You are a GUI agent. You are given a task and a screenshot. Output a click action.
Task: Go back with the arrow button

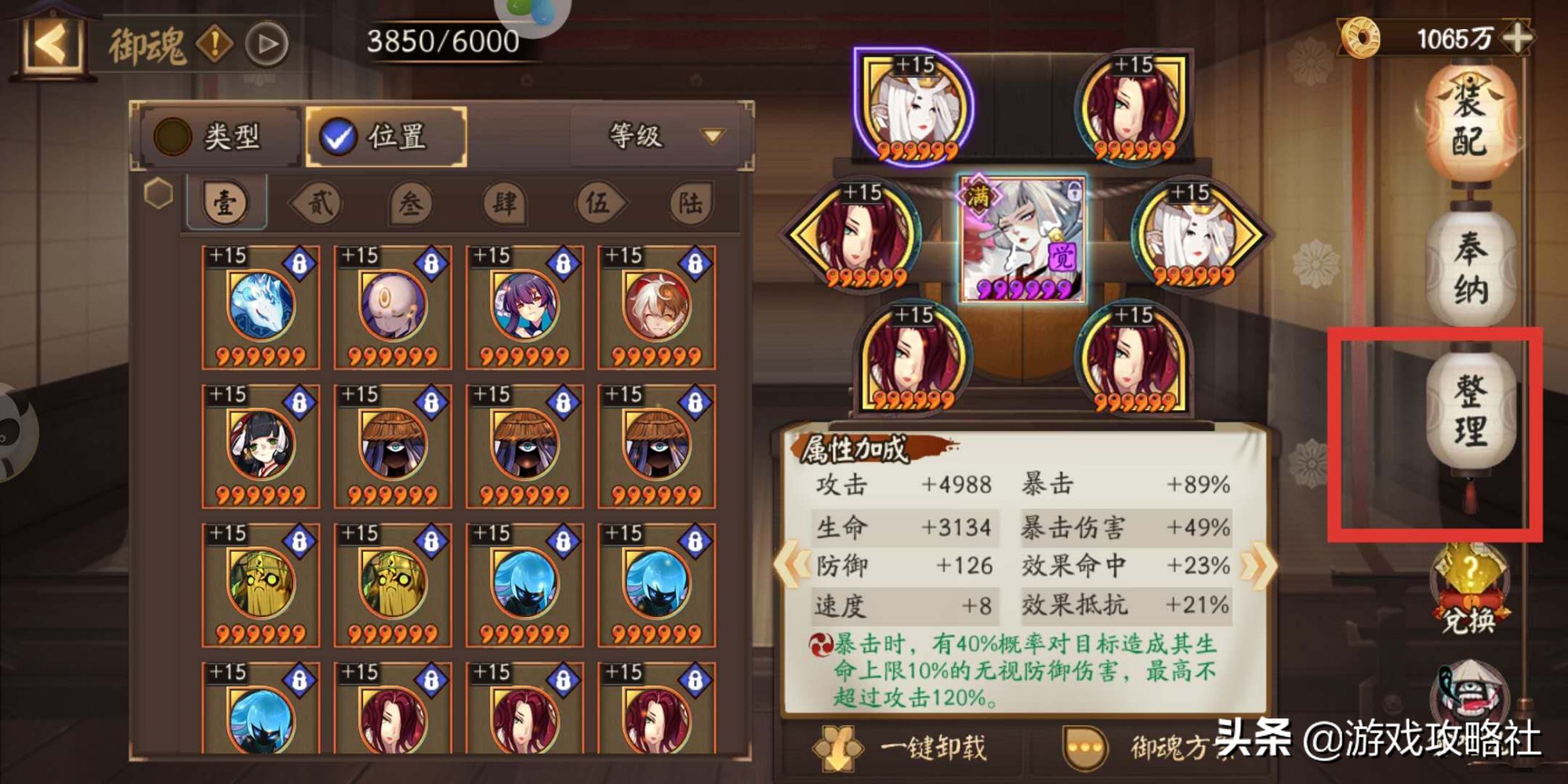click(53, 44)
